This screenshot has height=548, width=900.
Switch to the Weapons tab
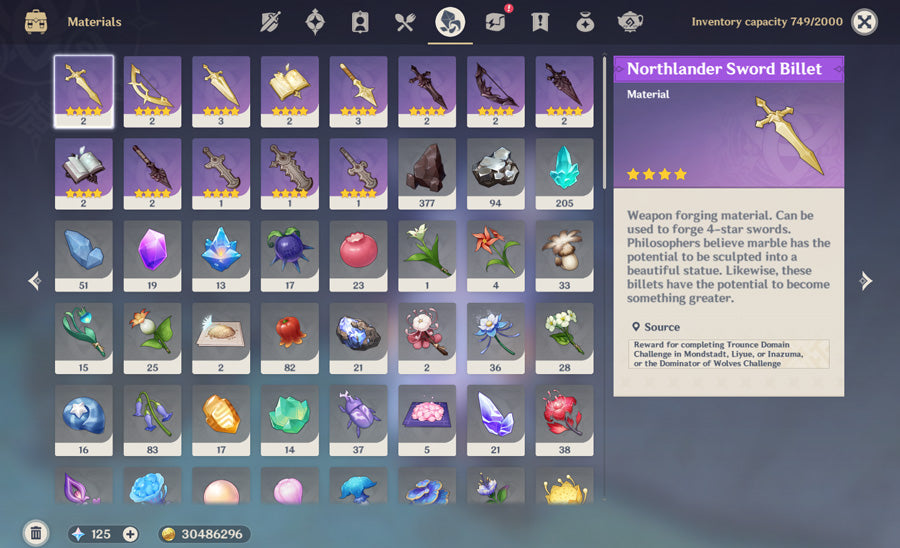270,21
